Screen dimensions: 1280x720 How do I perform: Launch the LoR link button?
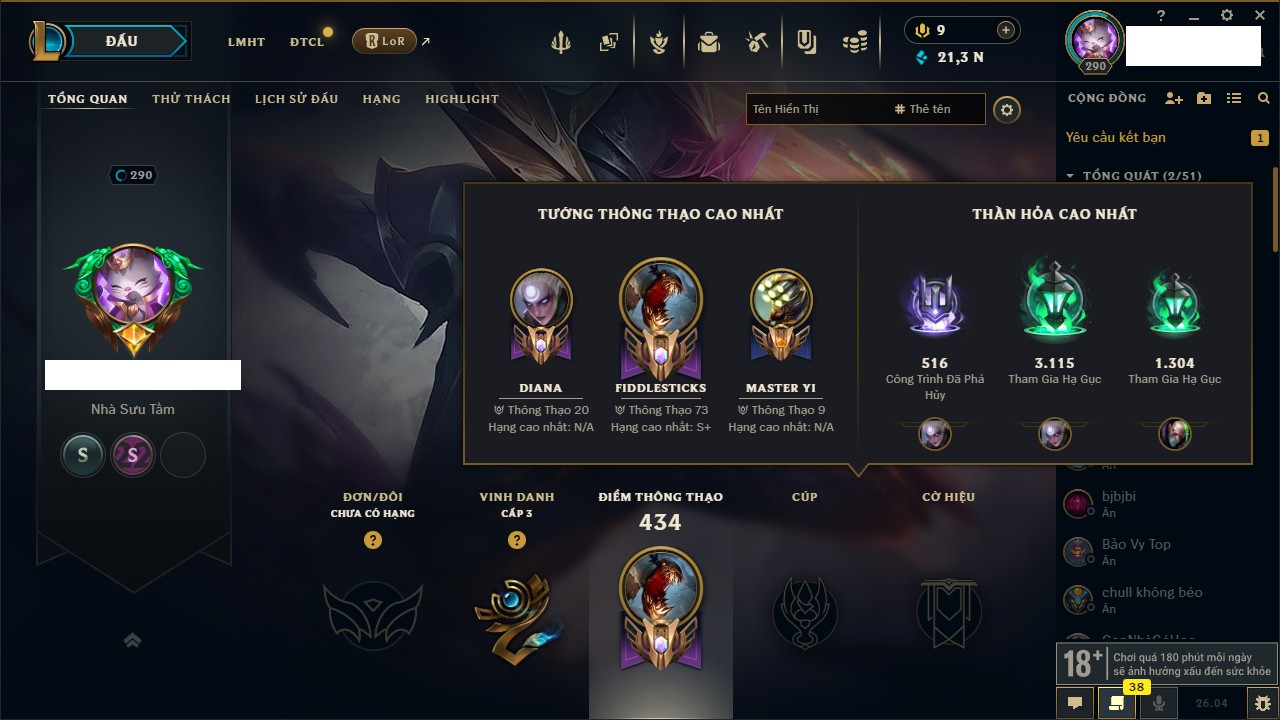(385, 41)
